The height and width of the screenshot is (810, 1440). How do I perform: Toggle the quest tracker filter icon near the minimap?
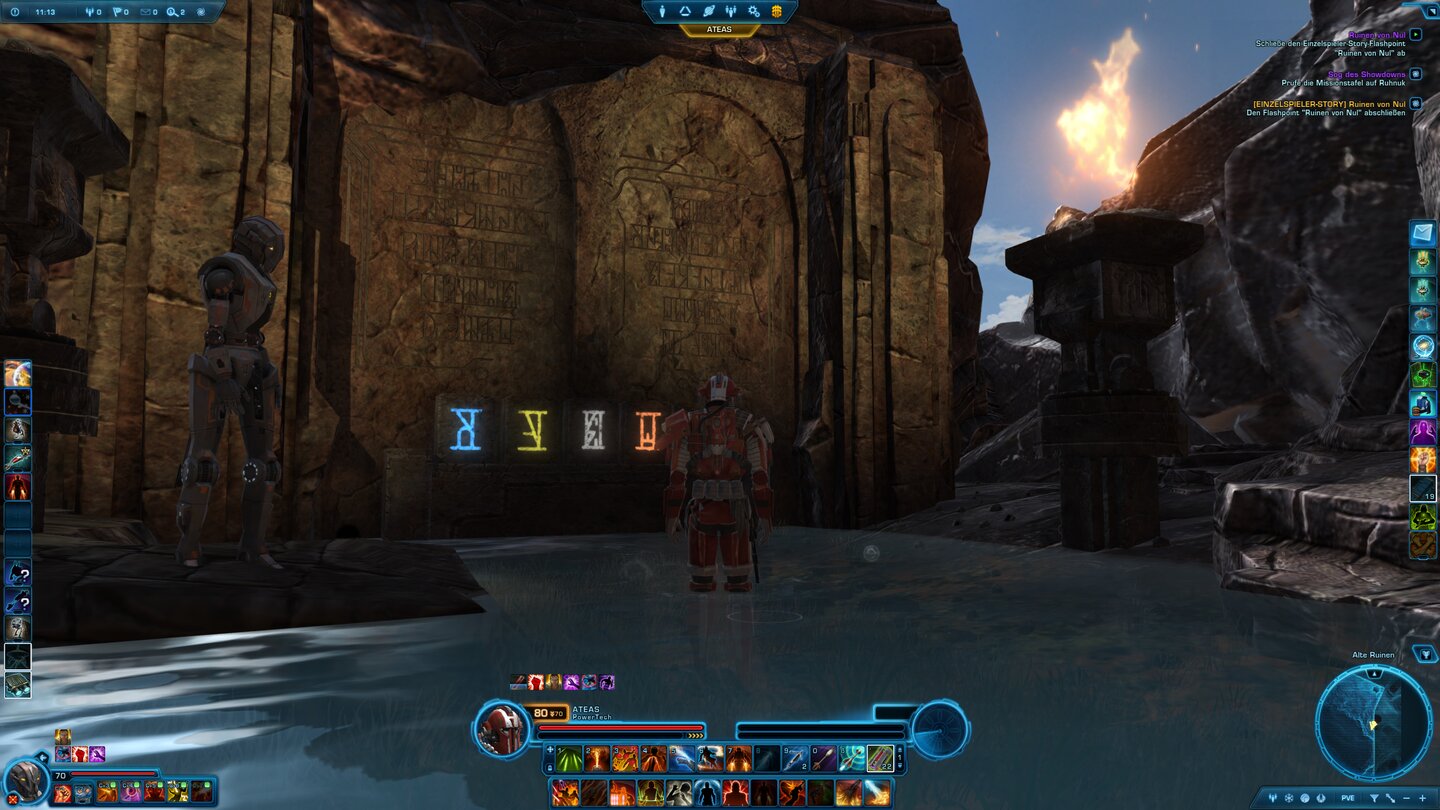pos(1427,655)
